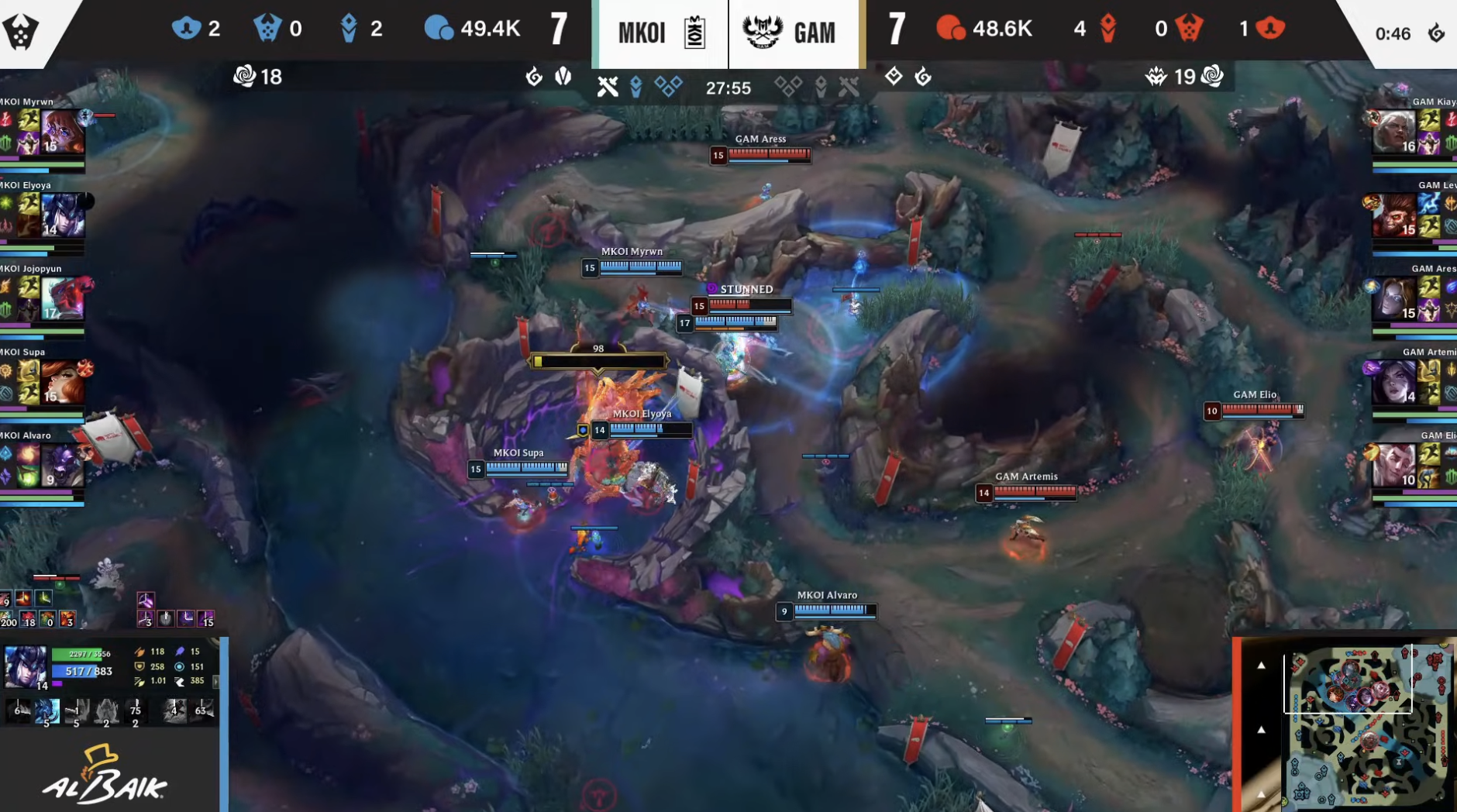
Task: Click the GAM team logo in scoreboard
Action: tap(763, 33)
